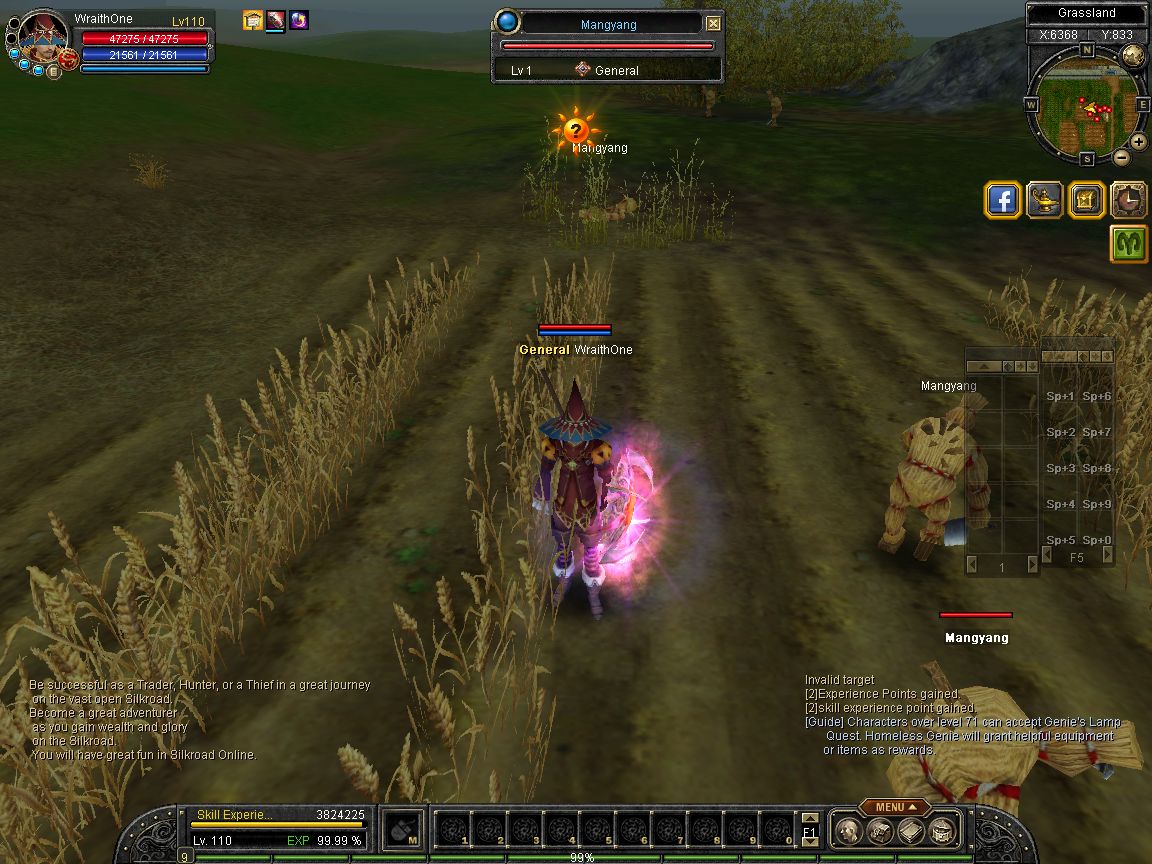This screenshot has width=1152, height=864.
Task: Open the Facebook button
Action: point(1002,200)
